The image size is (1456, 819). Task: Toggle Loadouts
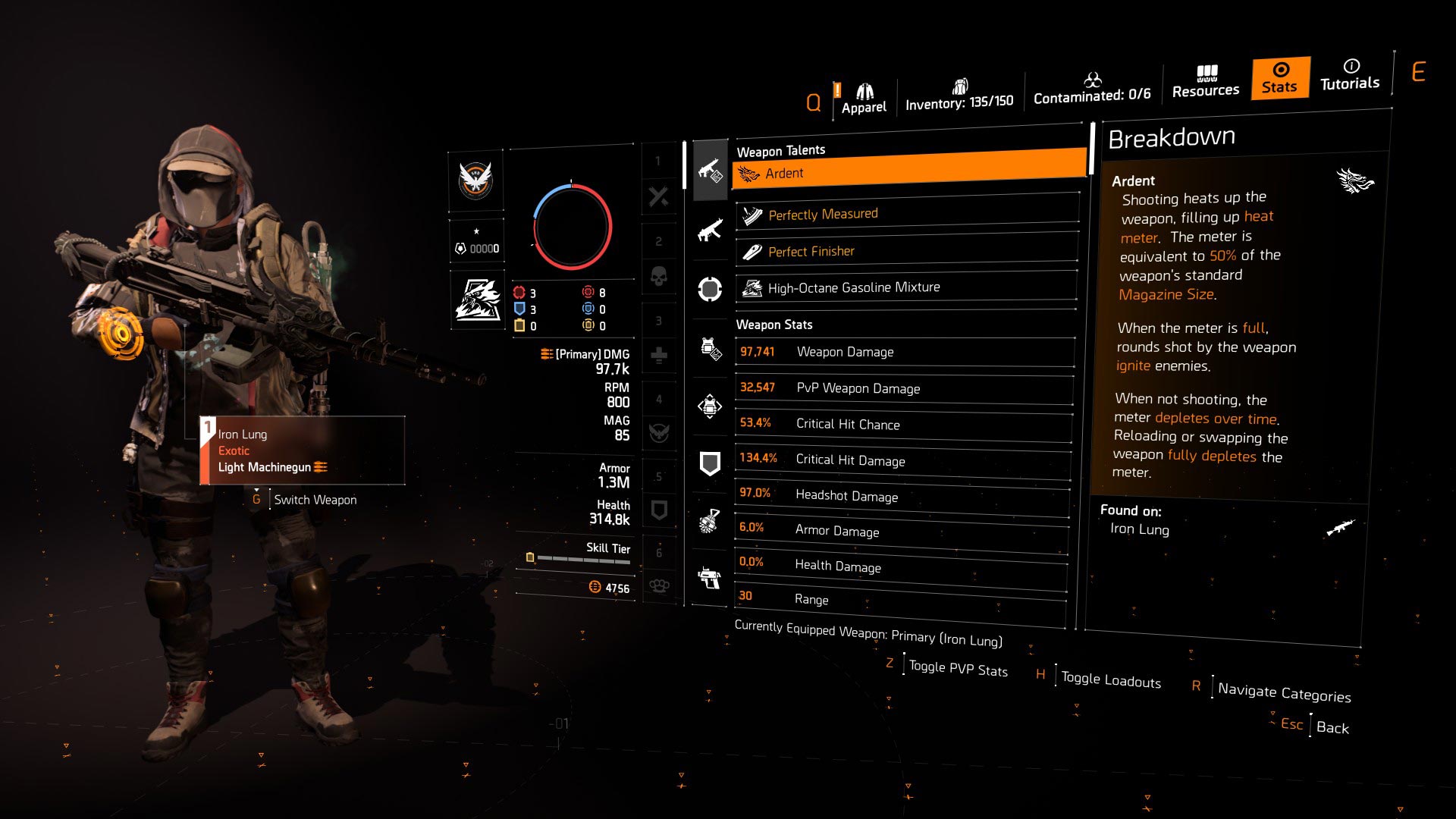tap(1109, 679)
